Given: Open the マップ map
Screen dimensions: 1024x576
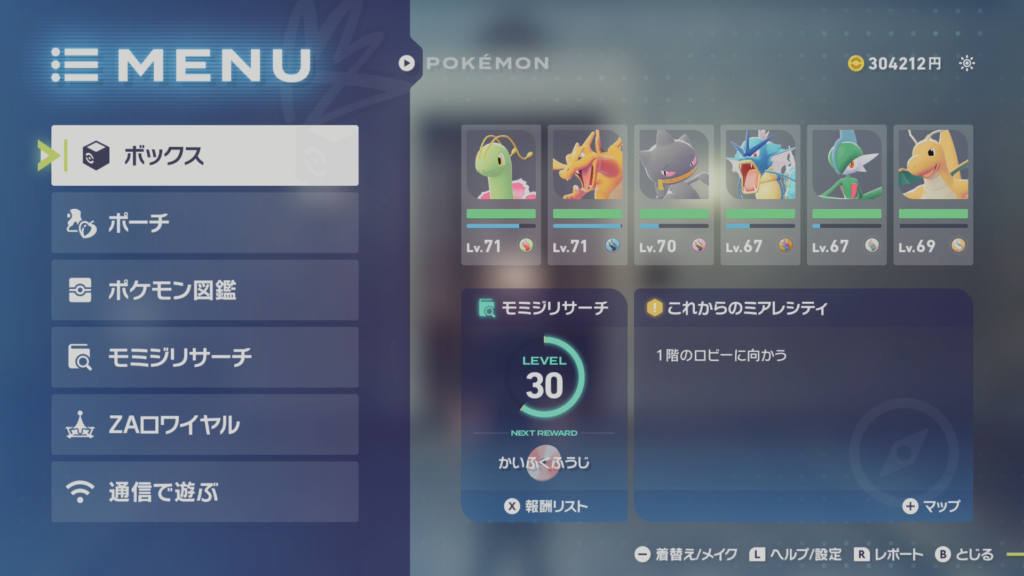Looking at the screenshot, I should pos(931,506).
